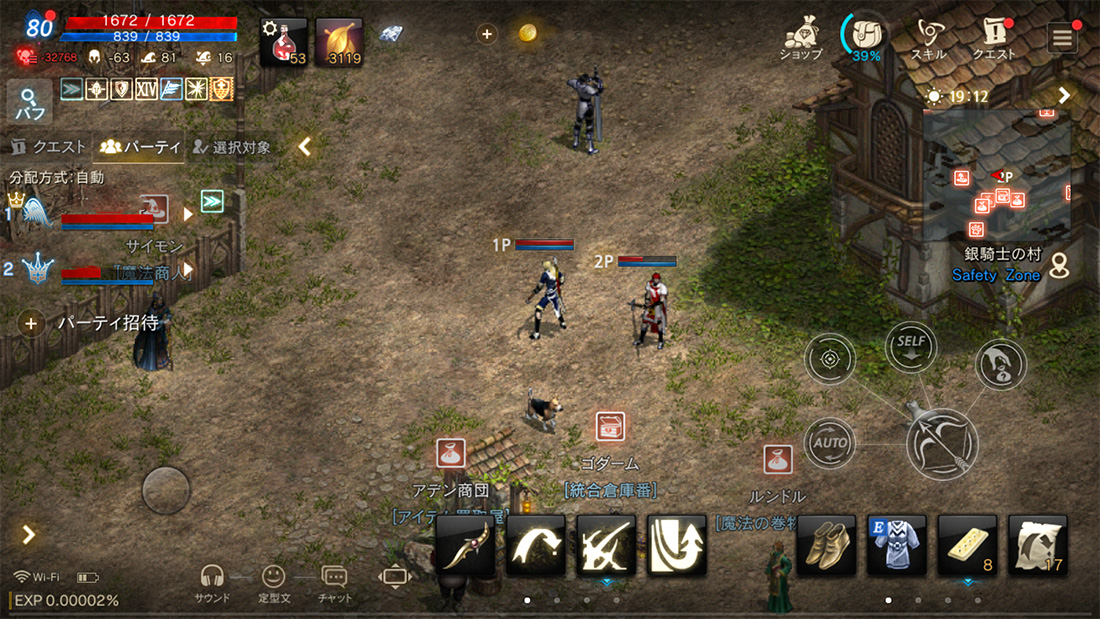1100x619 pixels.
Task: Click the パーティ招待 invite button
Action: tap(92, 323)
